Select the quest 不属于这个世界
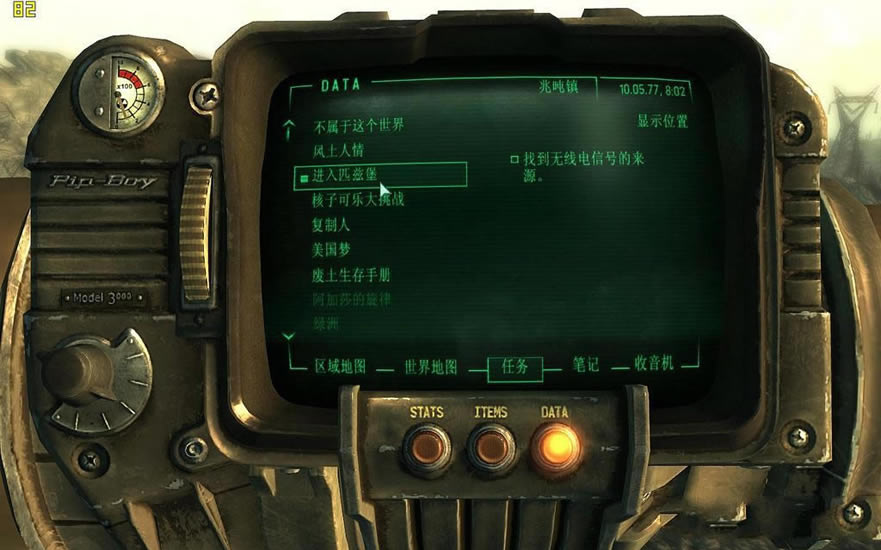Viewport: 881px width, 550px height. click(x=358, y=126)
